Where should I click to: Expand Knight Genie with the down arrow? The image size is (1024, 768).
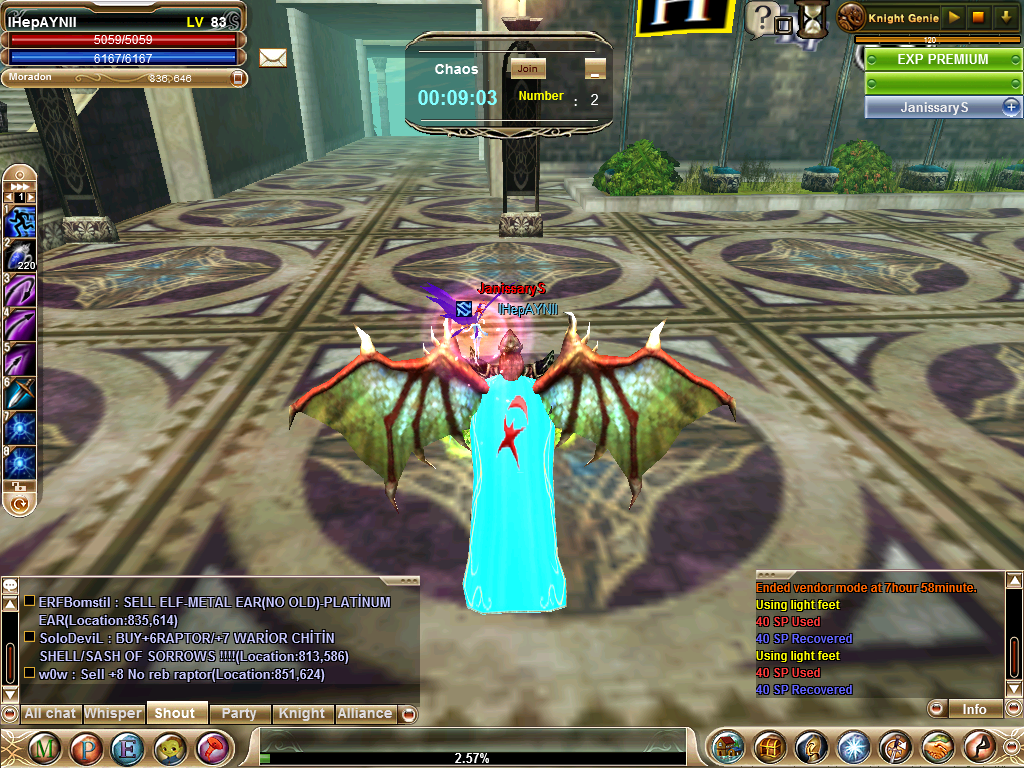(x=1005, y=17)
